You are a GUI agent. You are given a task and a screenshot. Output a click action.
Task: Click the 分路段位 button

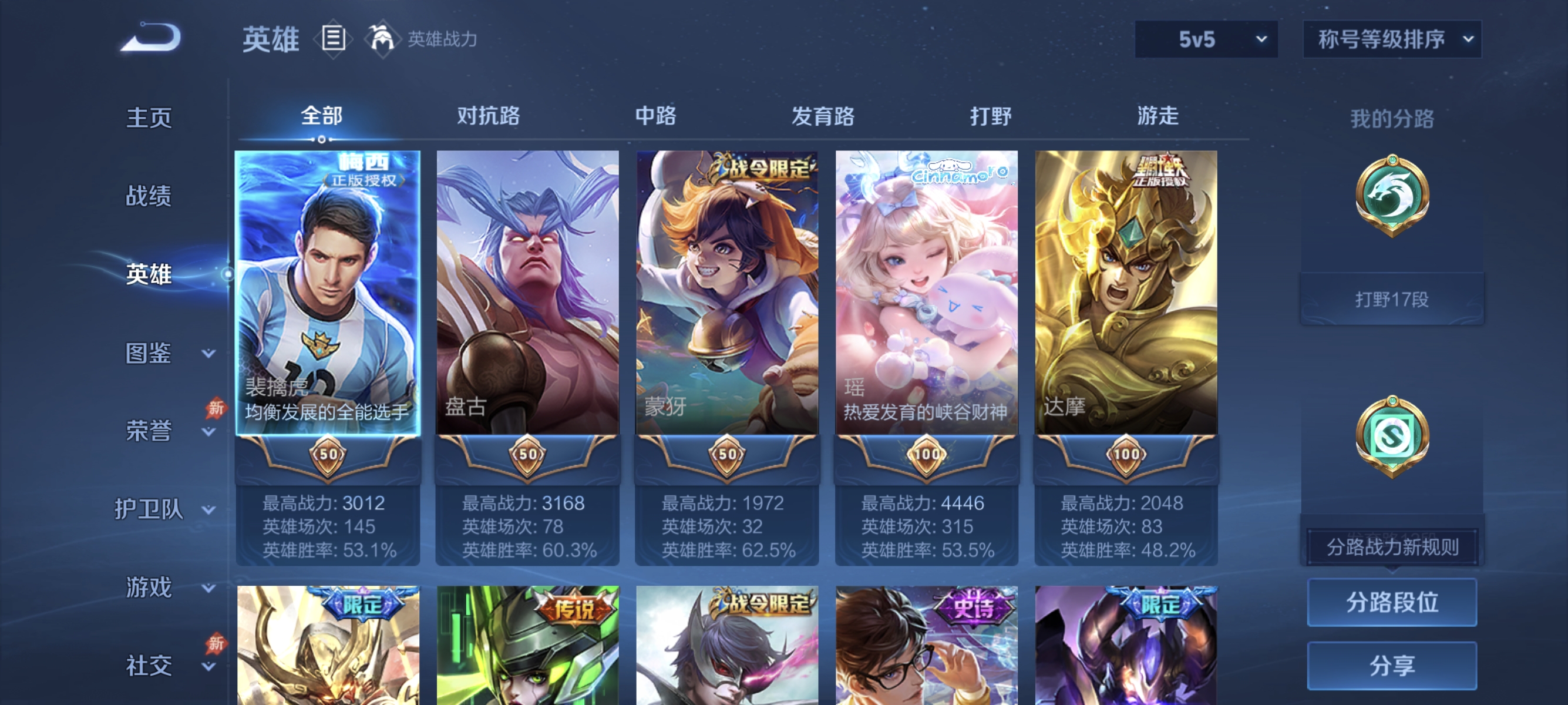(1392, 603)
